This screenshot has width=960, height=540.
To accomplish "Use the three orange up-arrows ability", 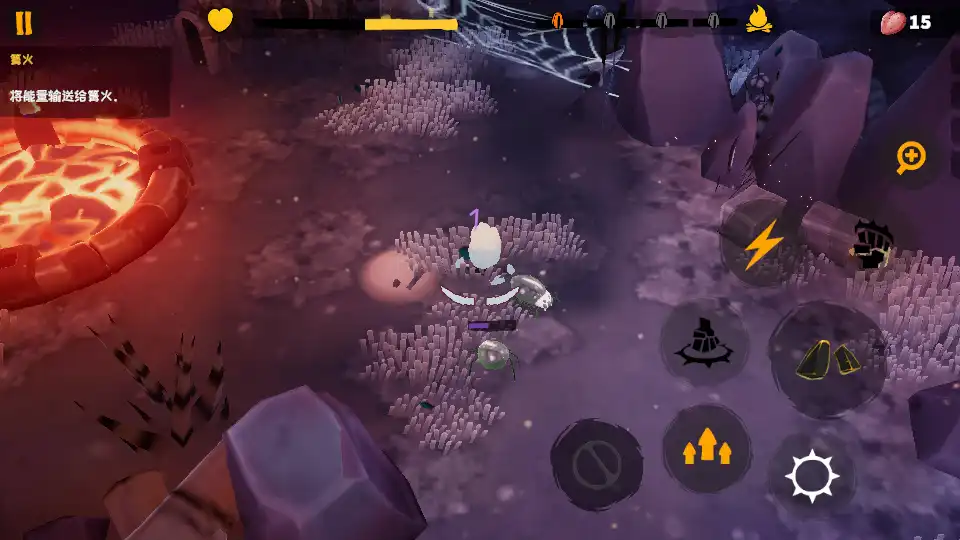I will 707,448.
